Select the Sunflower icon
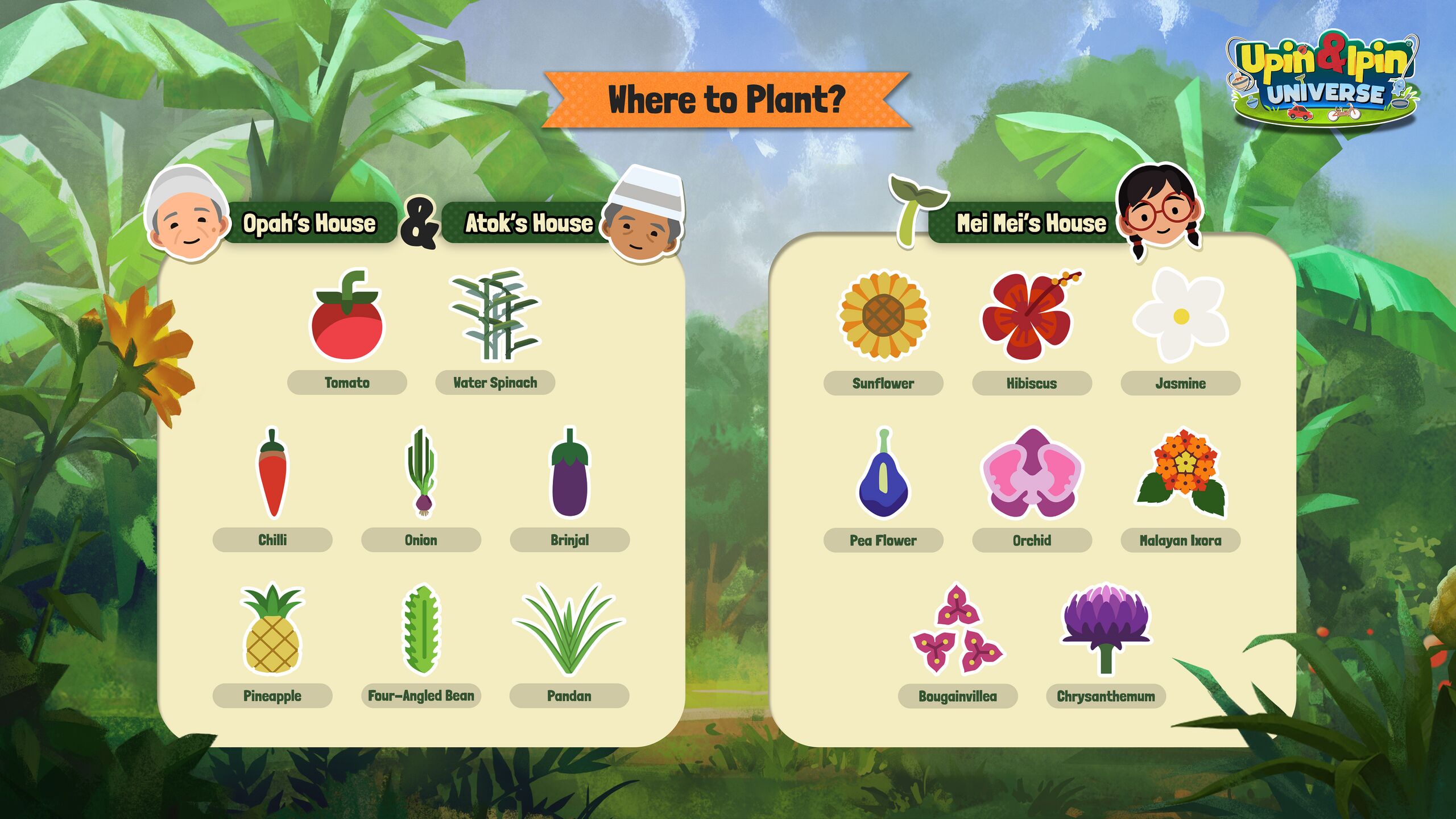Screen dimensions: 1456x819 883,316
